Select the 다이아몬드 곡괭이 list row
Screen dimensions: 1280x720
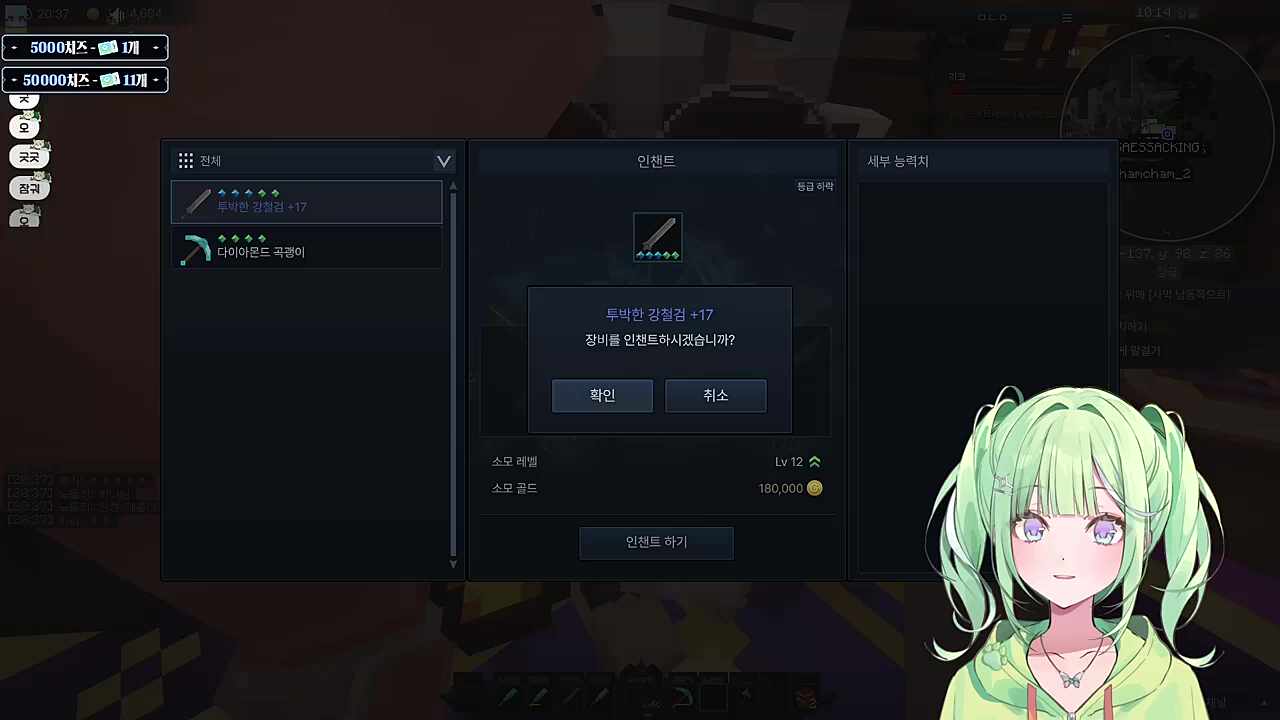click(306, 247)
